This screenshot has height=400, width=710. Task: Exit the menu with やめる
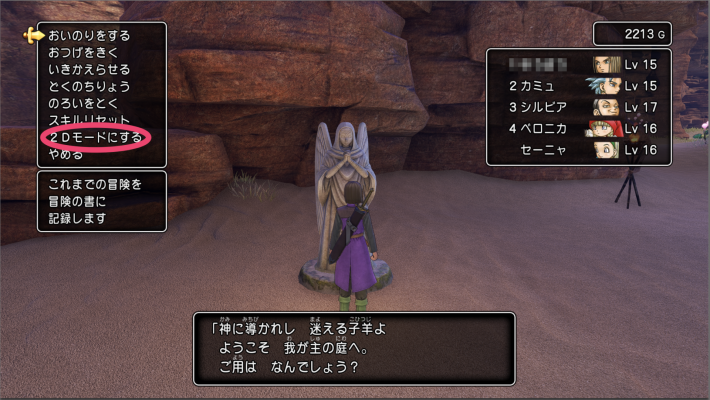click(66, 155)
